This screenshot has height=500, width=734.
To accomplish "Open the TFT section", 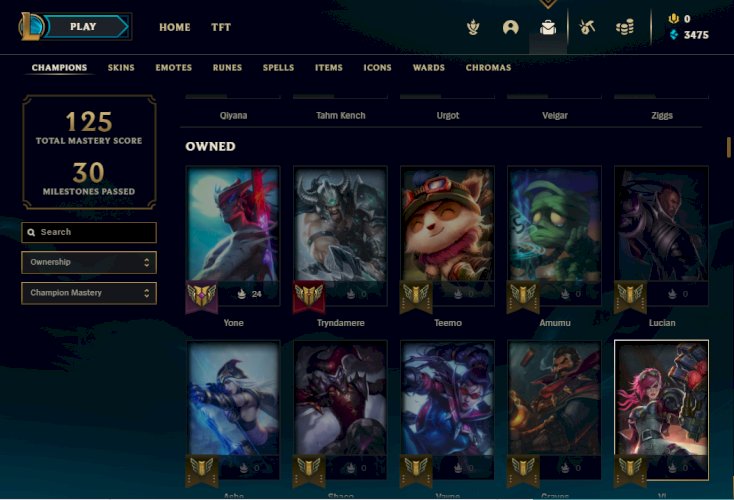I will coord(221,27).
